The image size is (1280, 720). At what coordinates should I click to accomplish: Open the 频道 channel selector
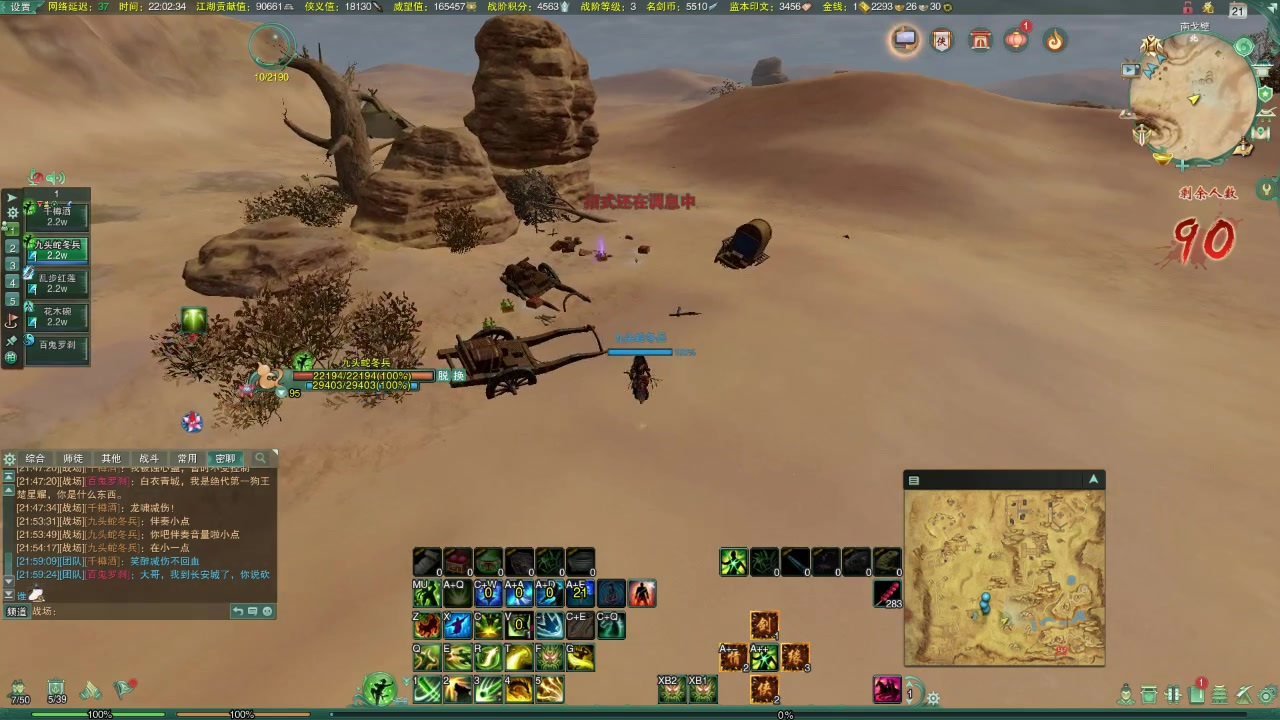click(x=17, y=611)
